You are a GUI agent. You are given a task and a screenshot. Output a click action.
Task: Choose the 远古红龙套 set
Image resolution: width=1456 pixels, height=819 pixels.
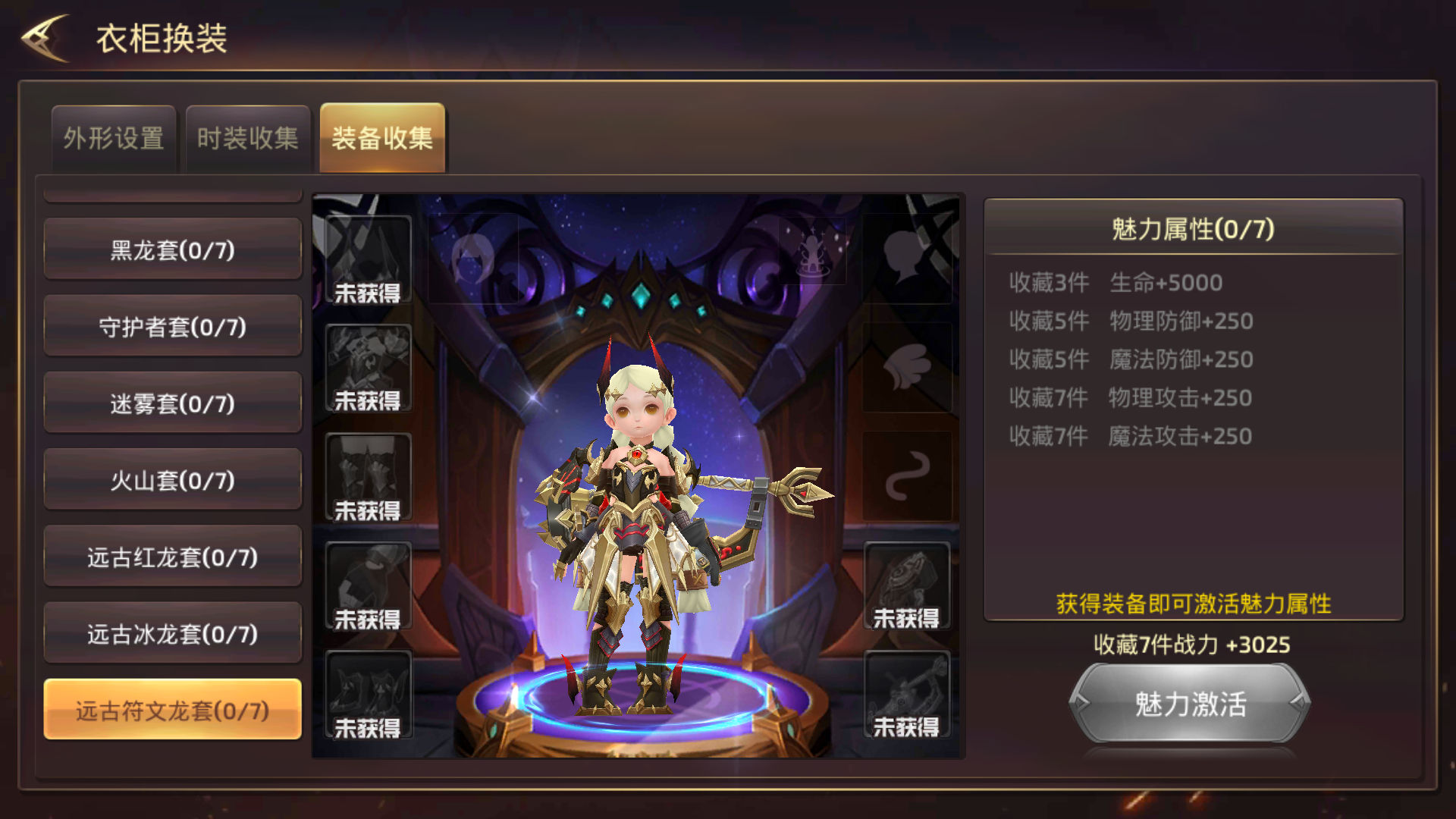coord(173,557)
